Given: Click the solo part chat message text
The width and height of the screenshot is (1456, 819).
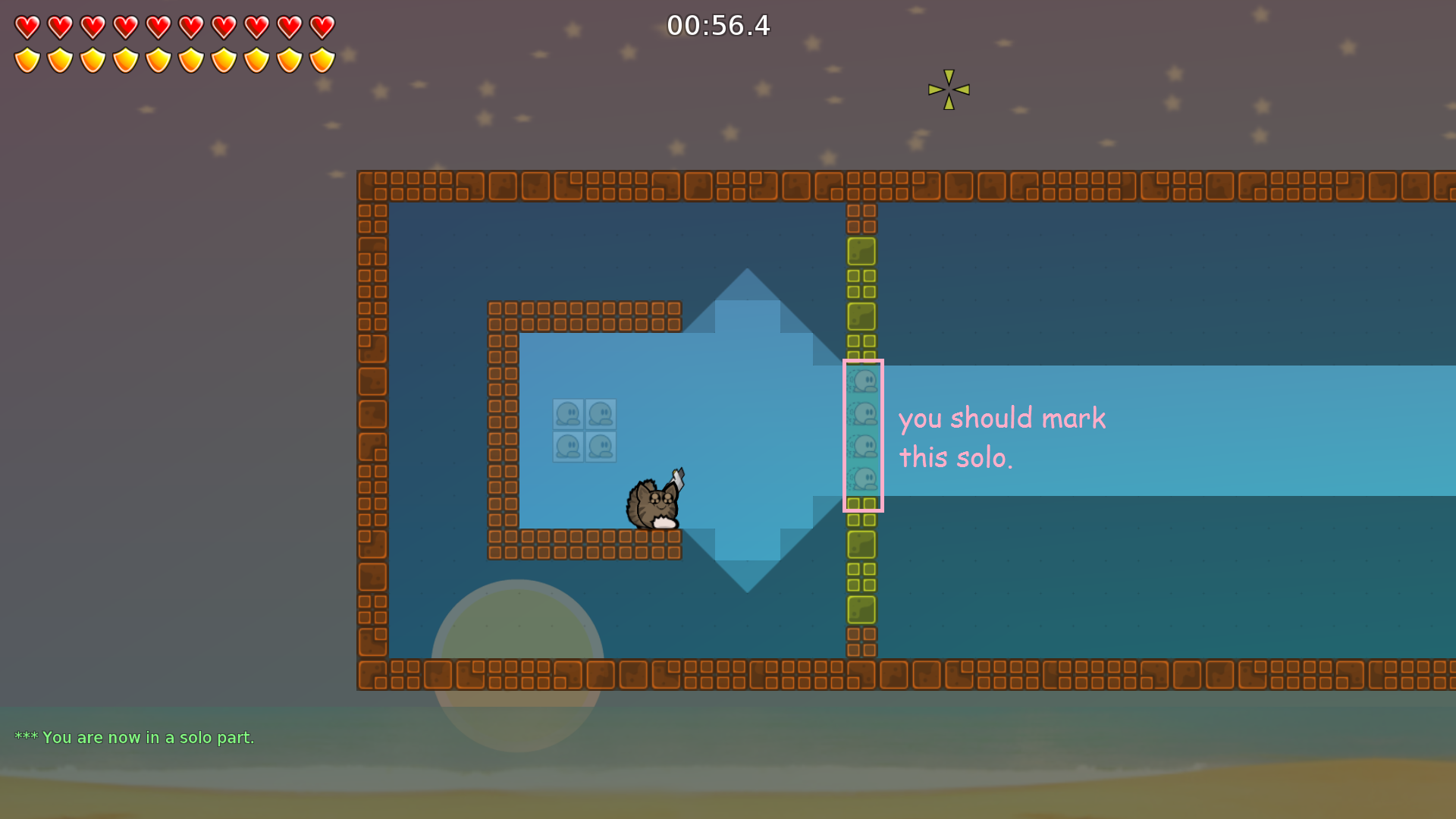Looking at the screenshot, I should (x=135, y=737).
